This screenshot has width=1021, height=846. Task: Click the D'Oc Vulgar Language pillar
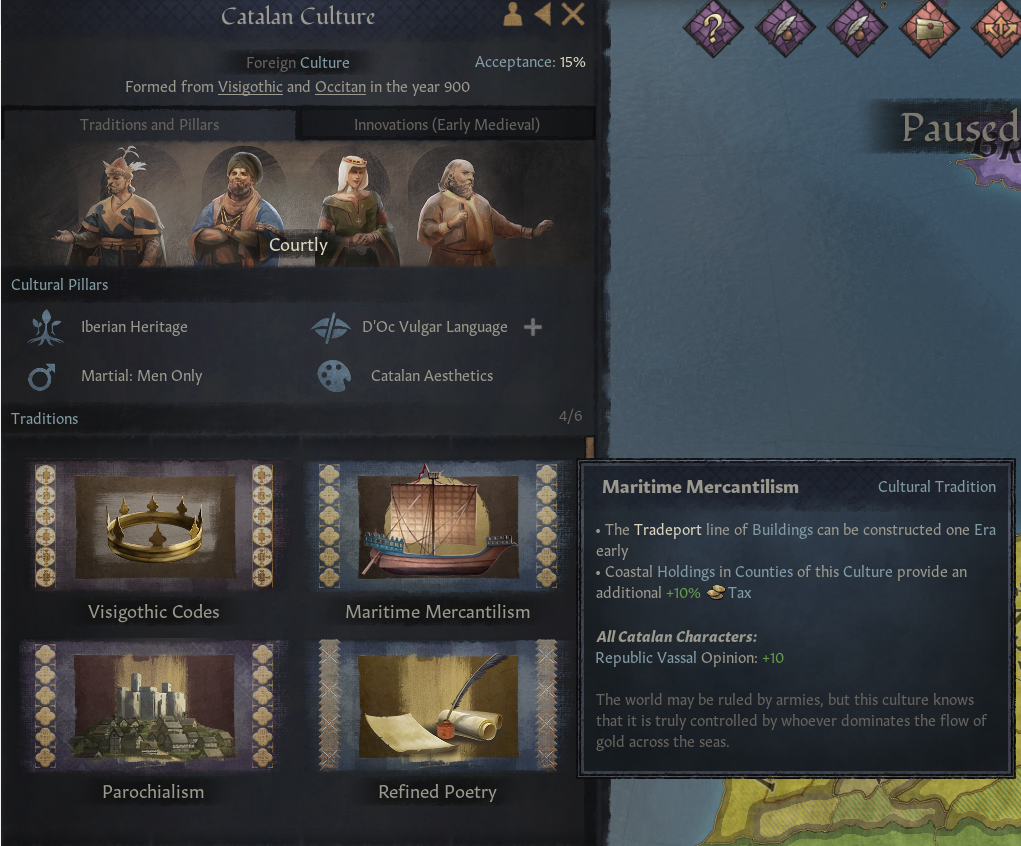(x=434, y=327)
